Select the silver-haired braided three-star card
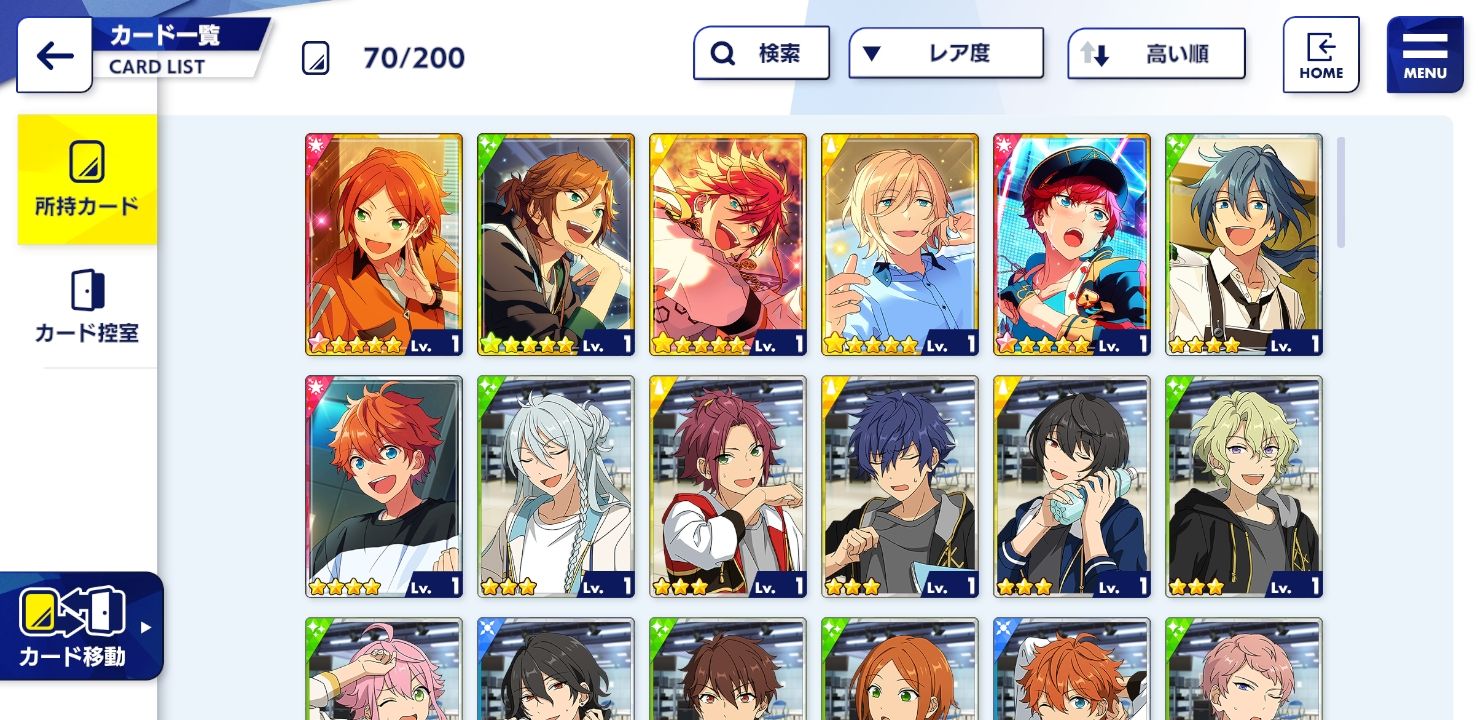The width and height of the screenshot is (1480, 720). click(x=556, y=486)
